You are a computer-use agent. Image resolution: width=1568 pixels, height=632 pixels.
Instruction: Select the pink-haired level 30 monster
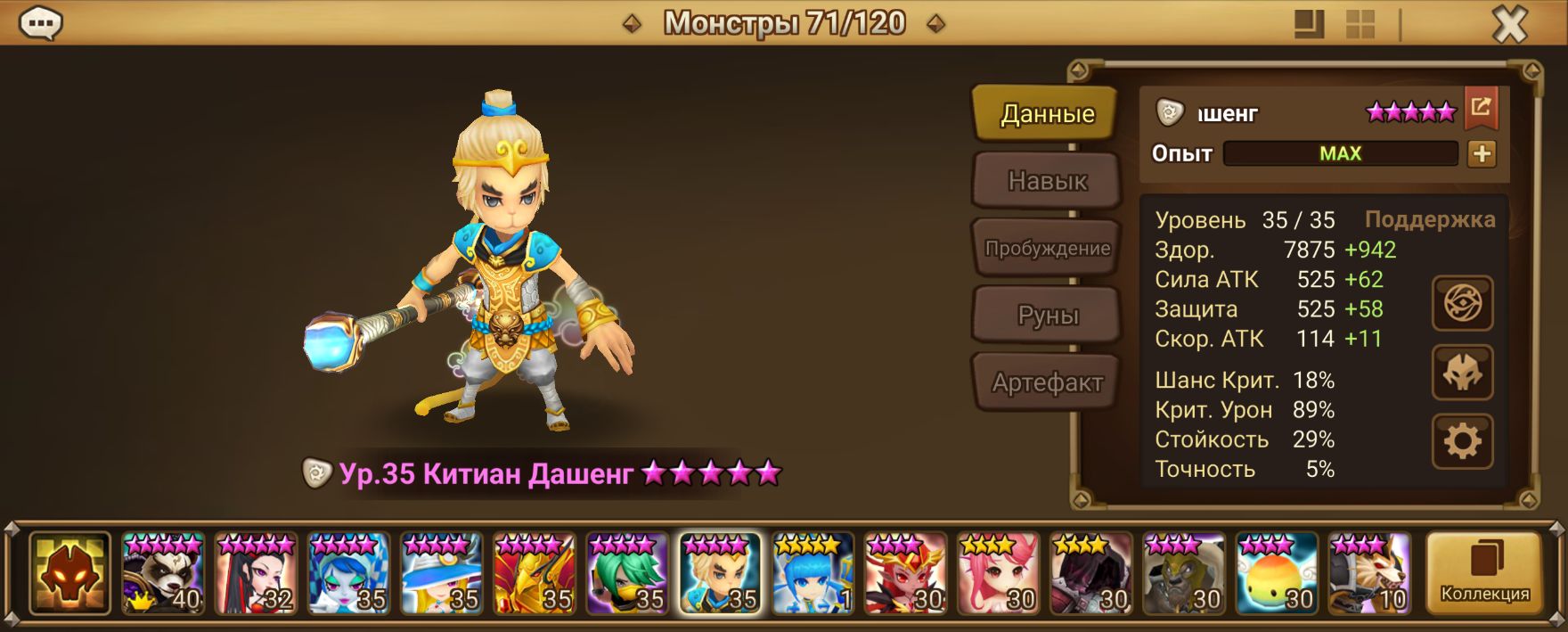998,573
